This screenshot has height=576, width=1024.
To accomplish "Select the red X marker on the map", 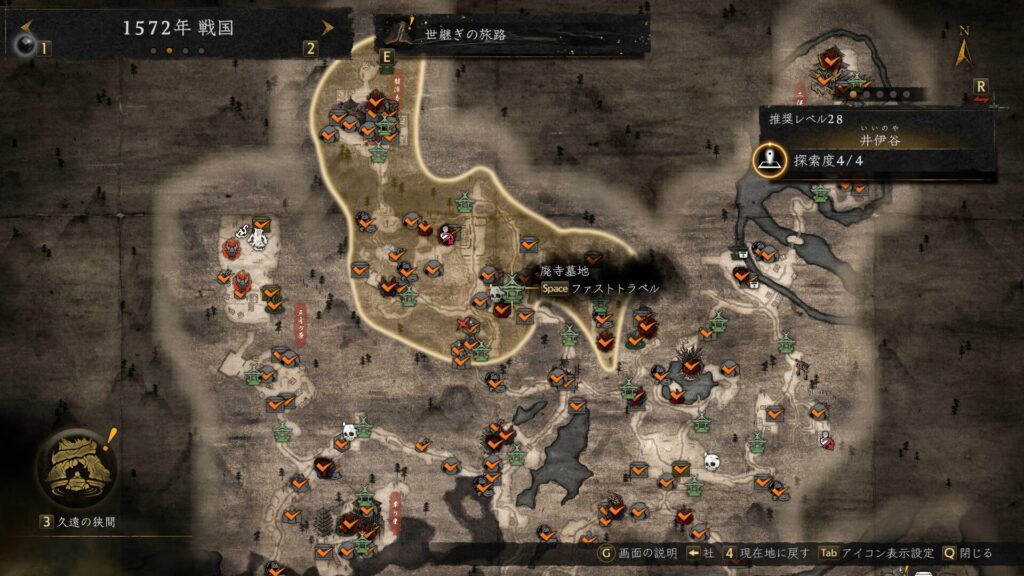I will 465,323.
